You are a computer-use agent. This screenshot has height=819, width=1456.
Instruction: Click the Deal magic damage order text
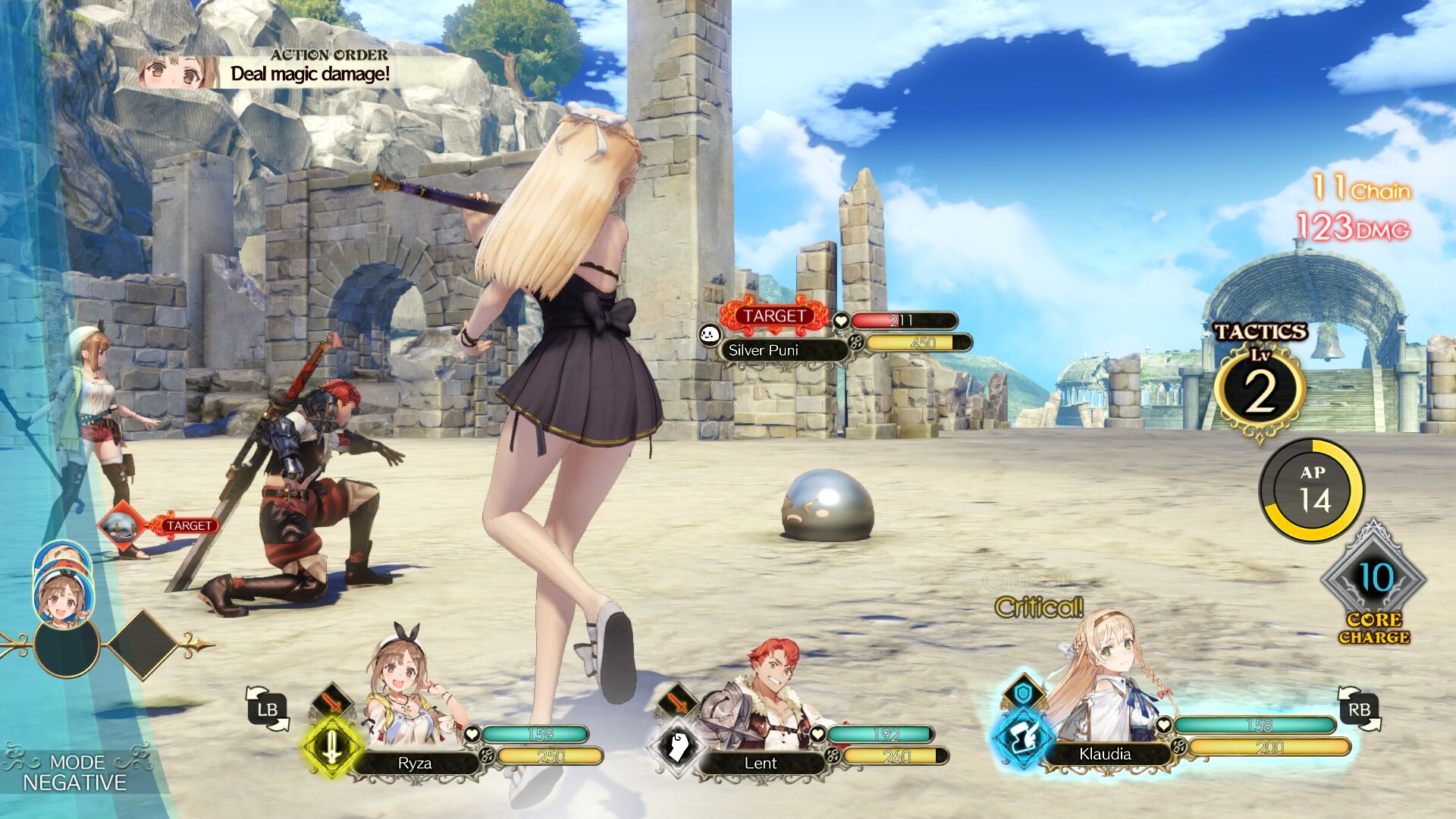pyautogui.click(x=312, y=75)
